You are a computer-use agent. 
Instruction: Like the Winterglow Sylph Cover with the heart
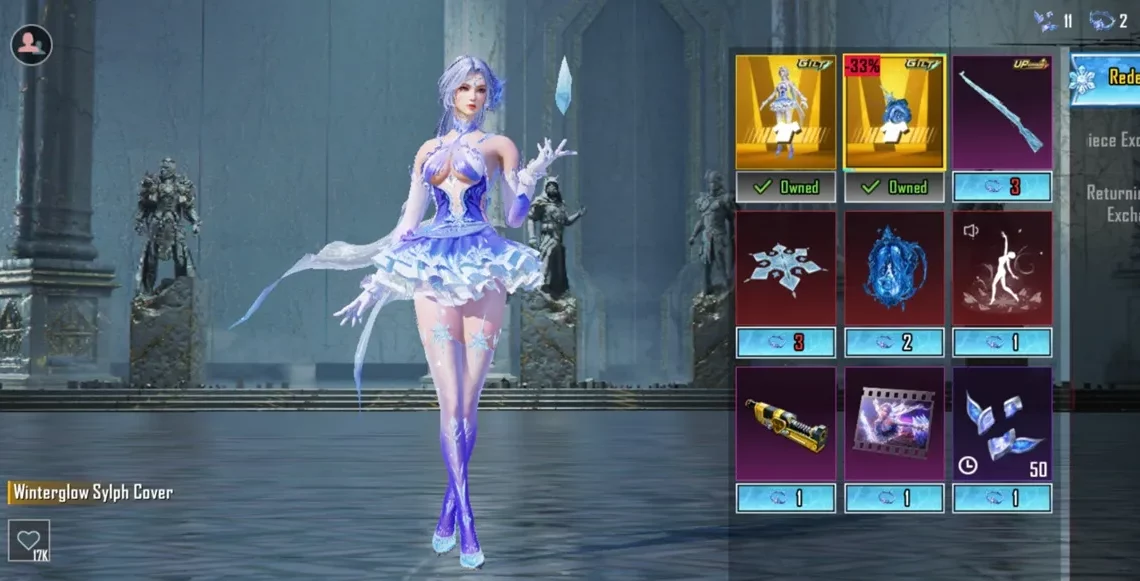[28, 540]
